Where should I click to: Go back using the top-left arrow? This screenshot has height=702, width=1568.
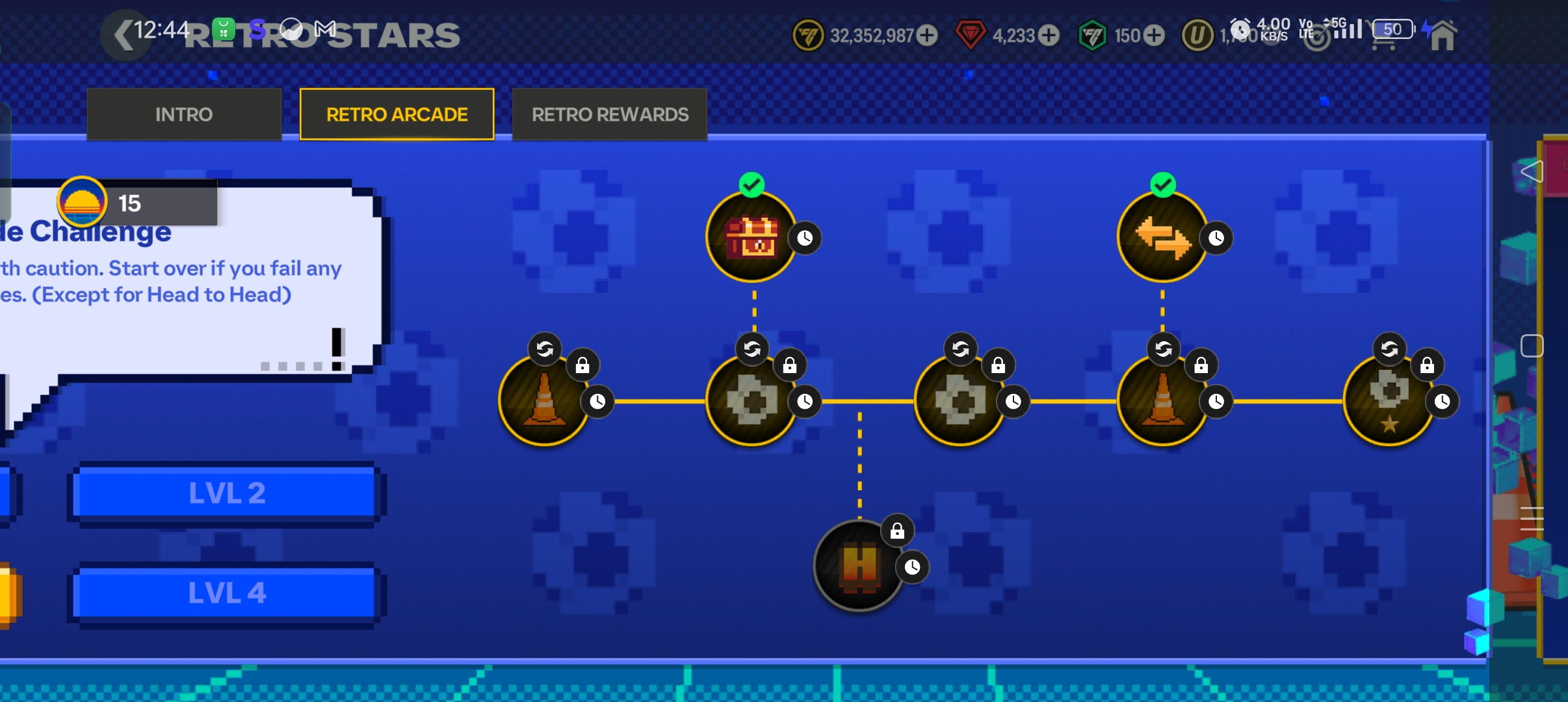pyautogui.click(x=124, y=35)
